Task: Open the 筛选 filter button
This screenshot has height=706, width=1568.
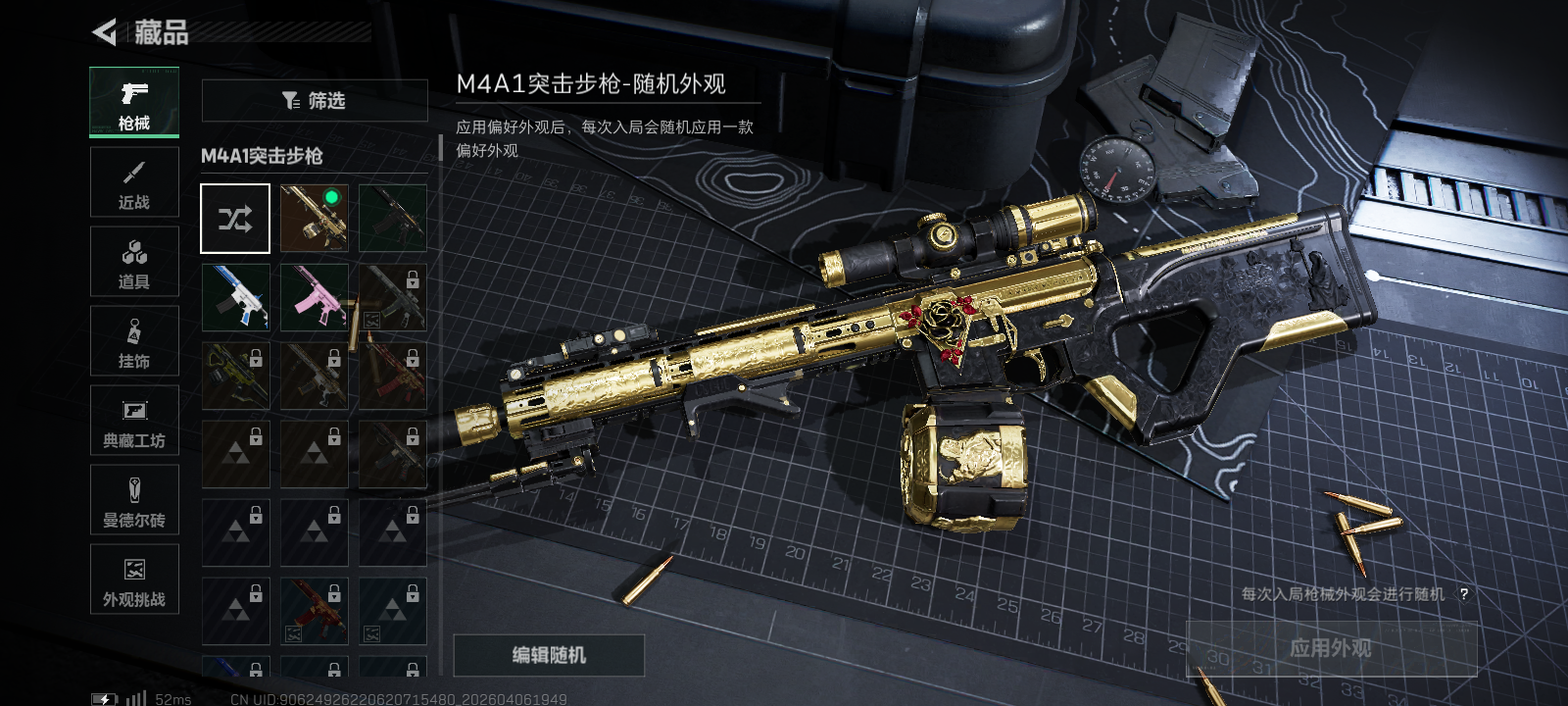Action: pyautogui.click(x=315, y=100)
